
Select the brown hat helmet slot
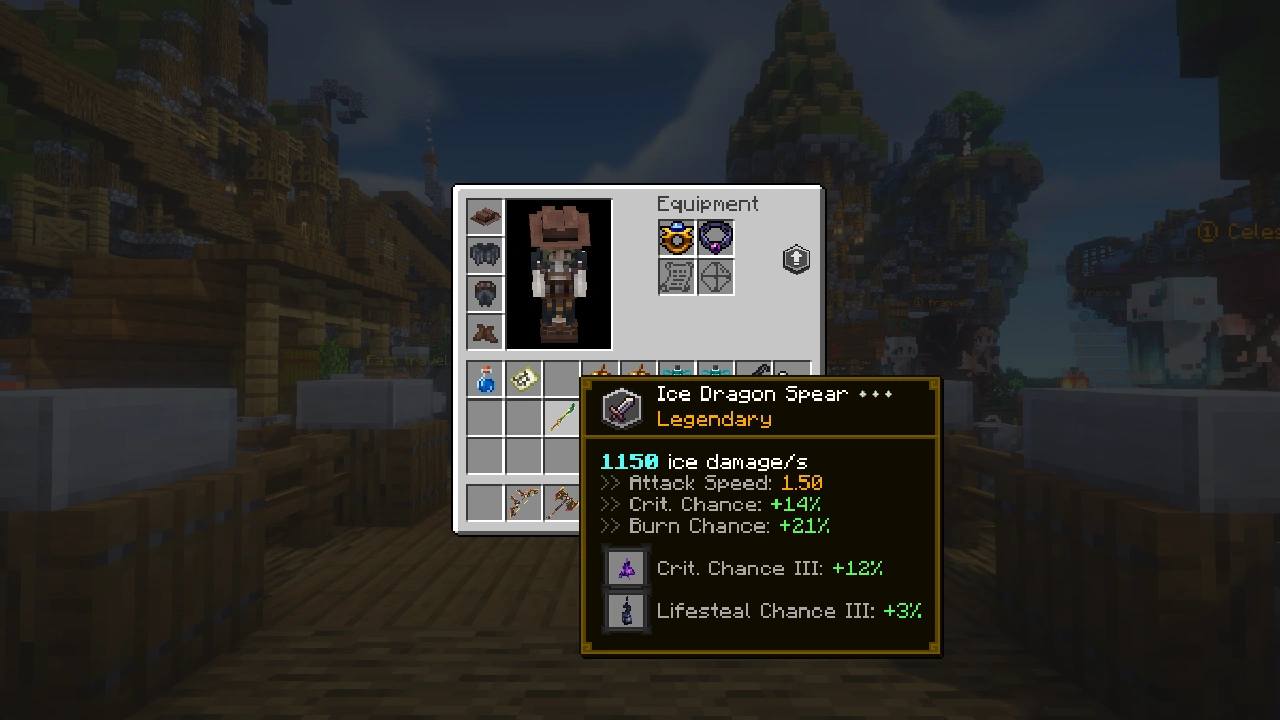485,217
